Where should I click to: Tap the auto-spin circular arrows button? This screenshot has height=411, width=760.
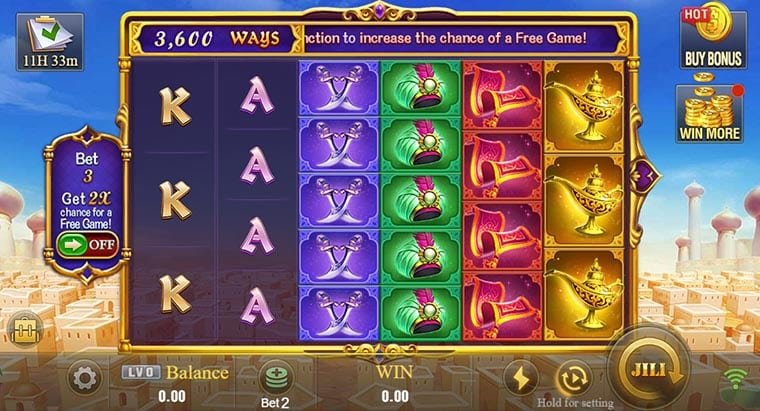click(575, 376)
